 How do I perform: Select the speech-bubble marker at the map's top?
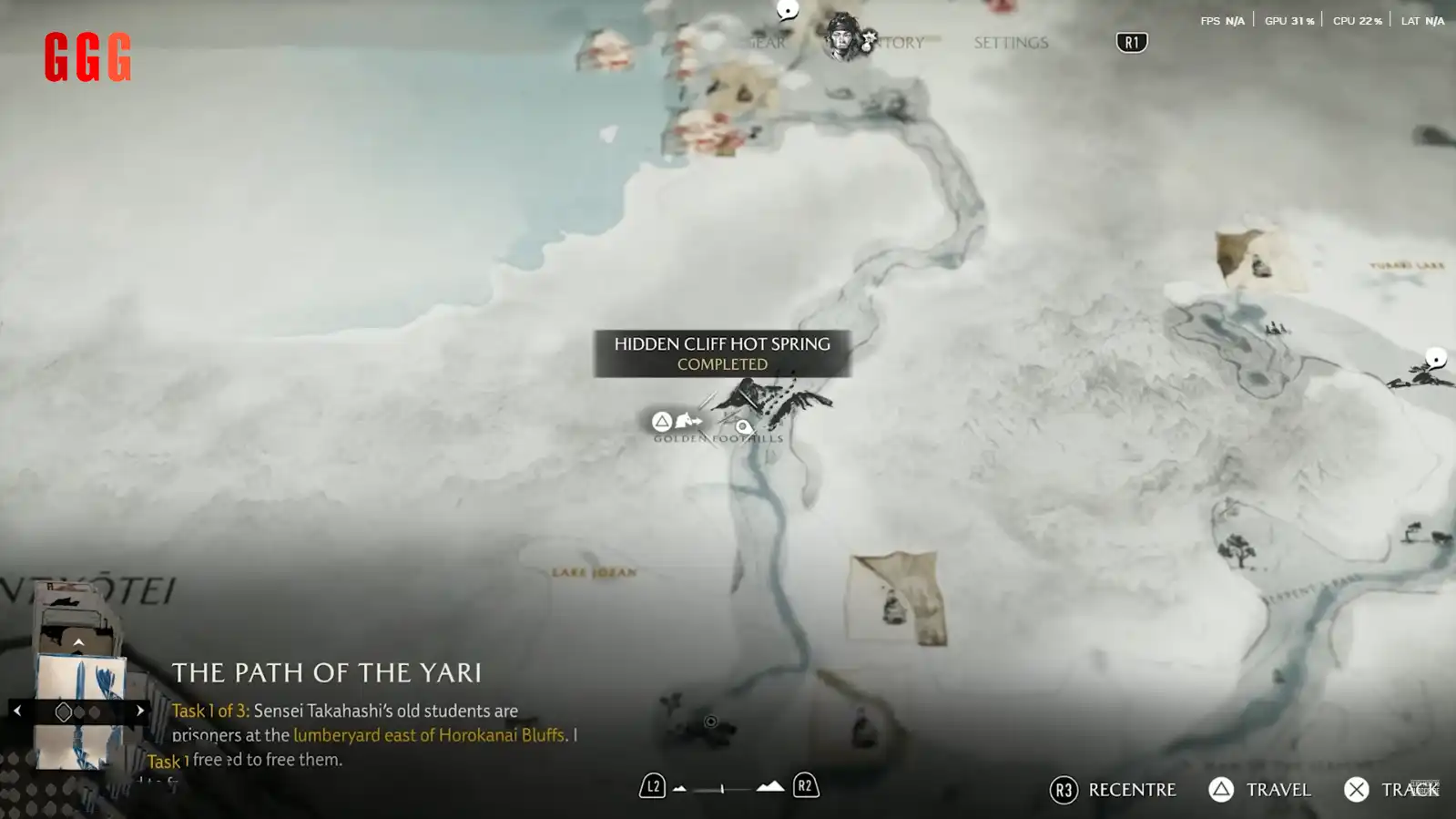coord(788,10)
